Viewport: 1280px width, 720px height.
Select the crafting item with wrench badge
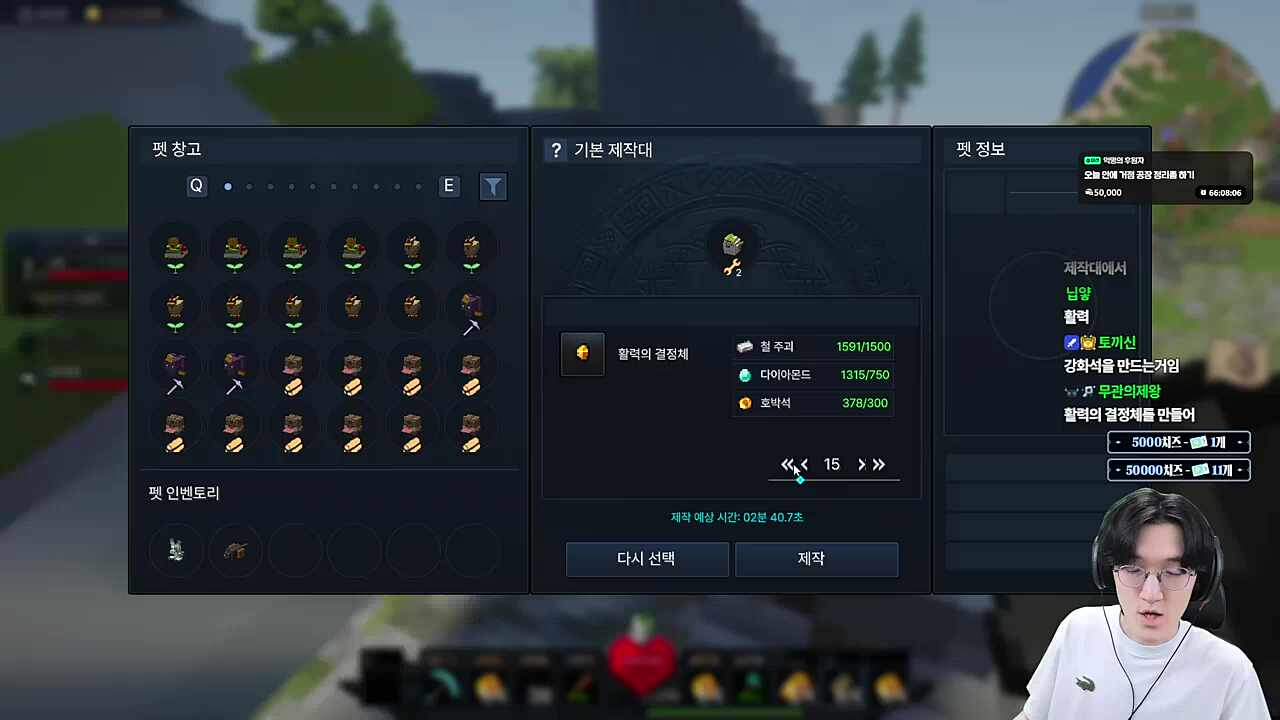pyautogui.click(x=731, y=248)
